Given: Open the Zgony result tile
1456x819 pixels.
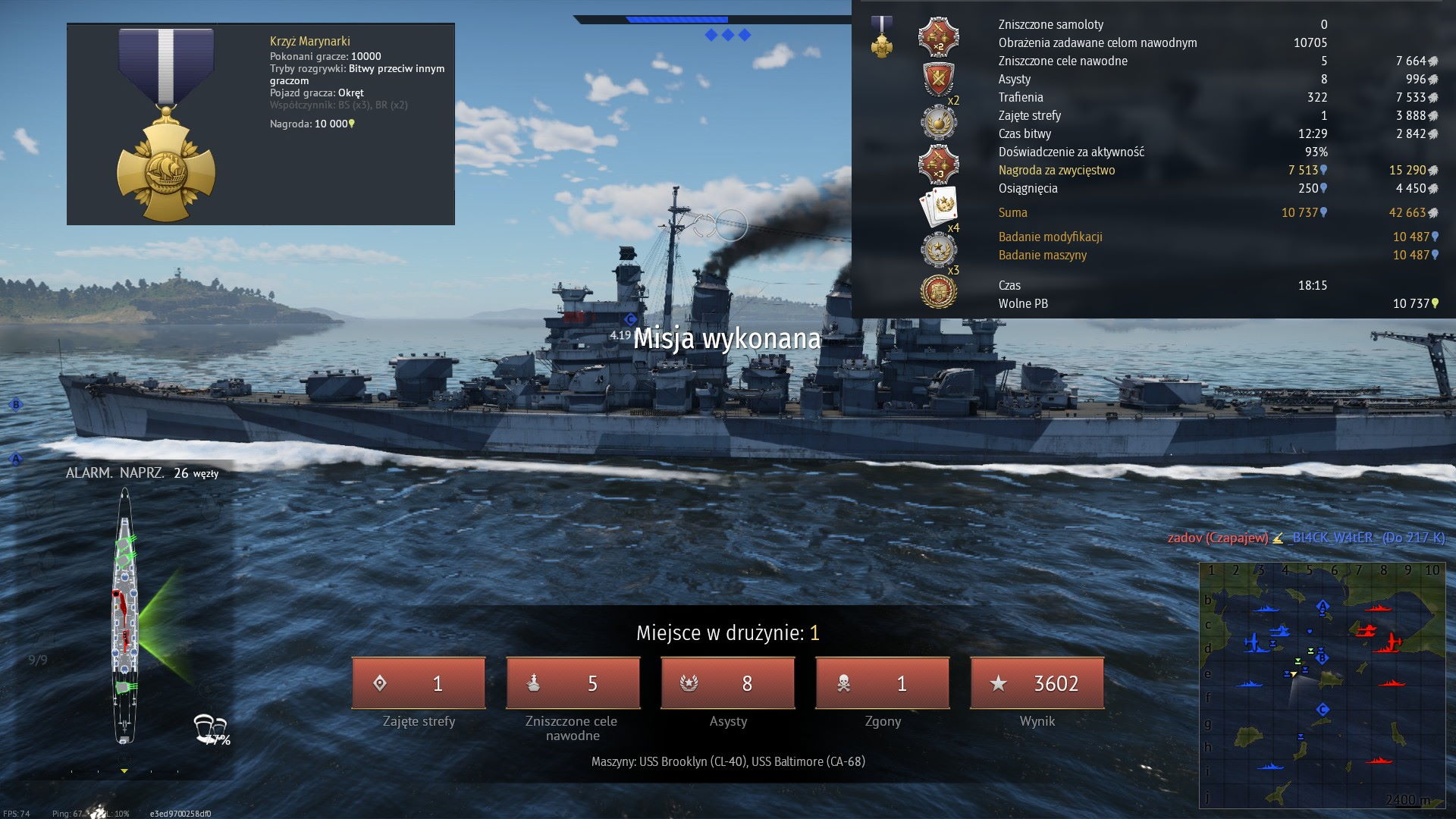Looking at the screenshot, I should pos(882,683).
